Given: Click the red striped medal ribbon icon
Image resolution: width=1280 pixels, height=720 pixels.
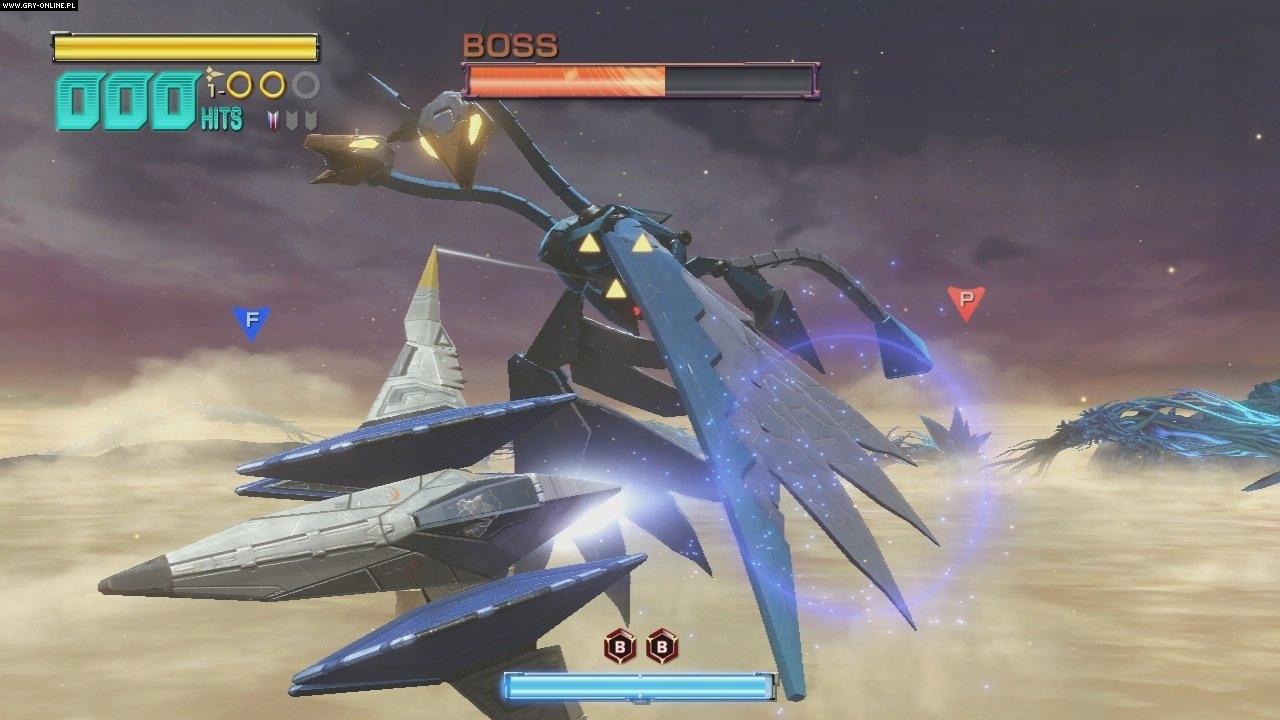Looking at the screenshot, I should tap(273, 119).
